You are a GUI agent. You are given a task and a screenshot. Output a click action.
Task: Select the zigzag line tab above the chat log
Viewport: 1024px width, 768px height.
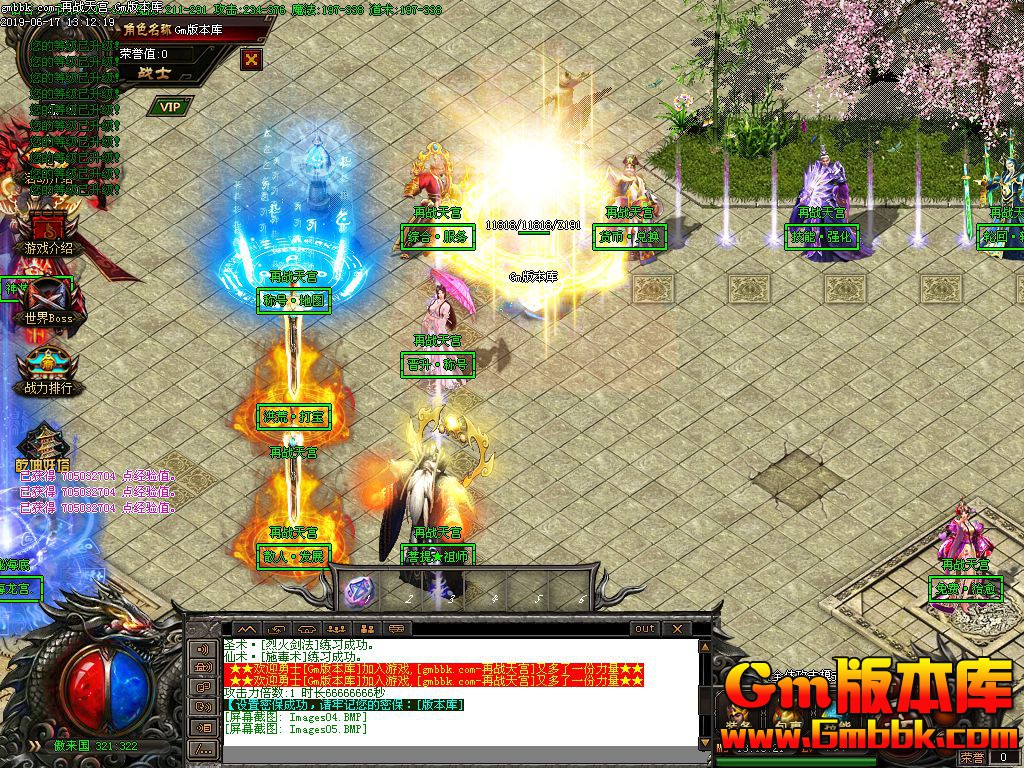pyautogui.click(x=245, y=629)
